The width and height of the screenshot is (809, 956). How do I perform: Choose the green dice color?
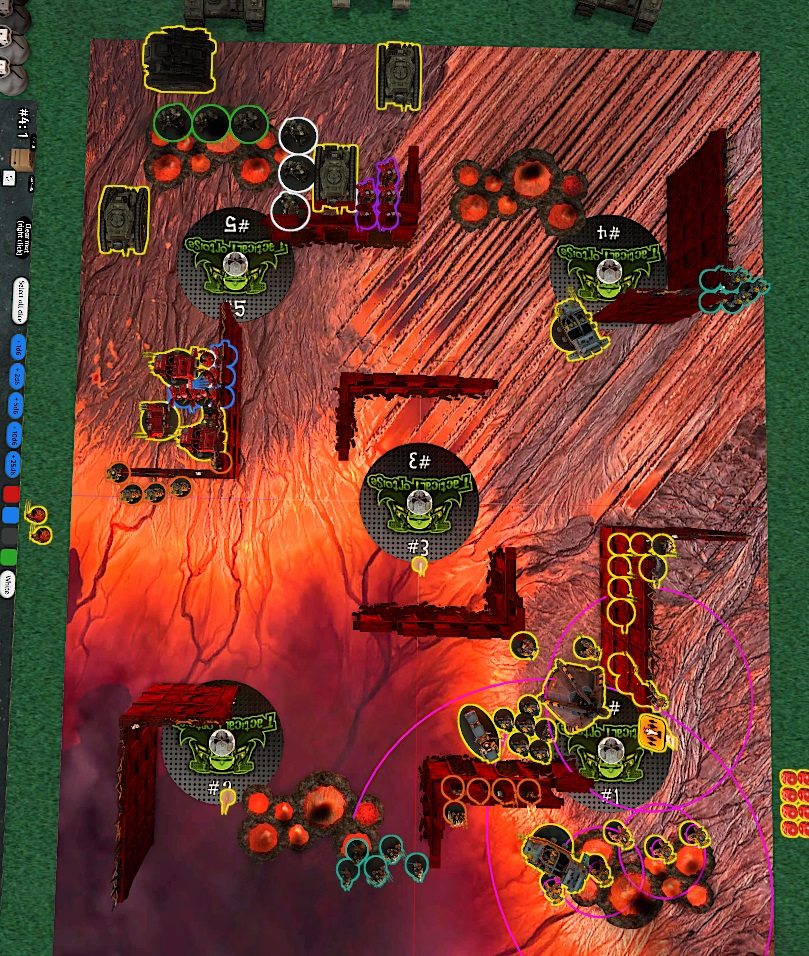pos(11,556)
